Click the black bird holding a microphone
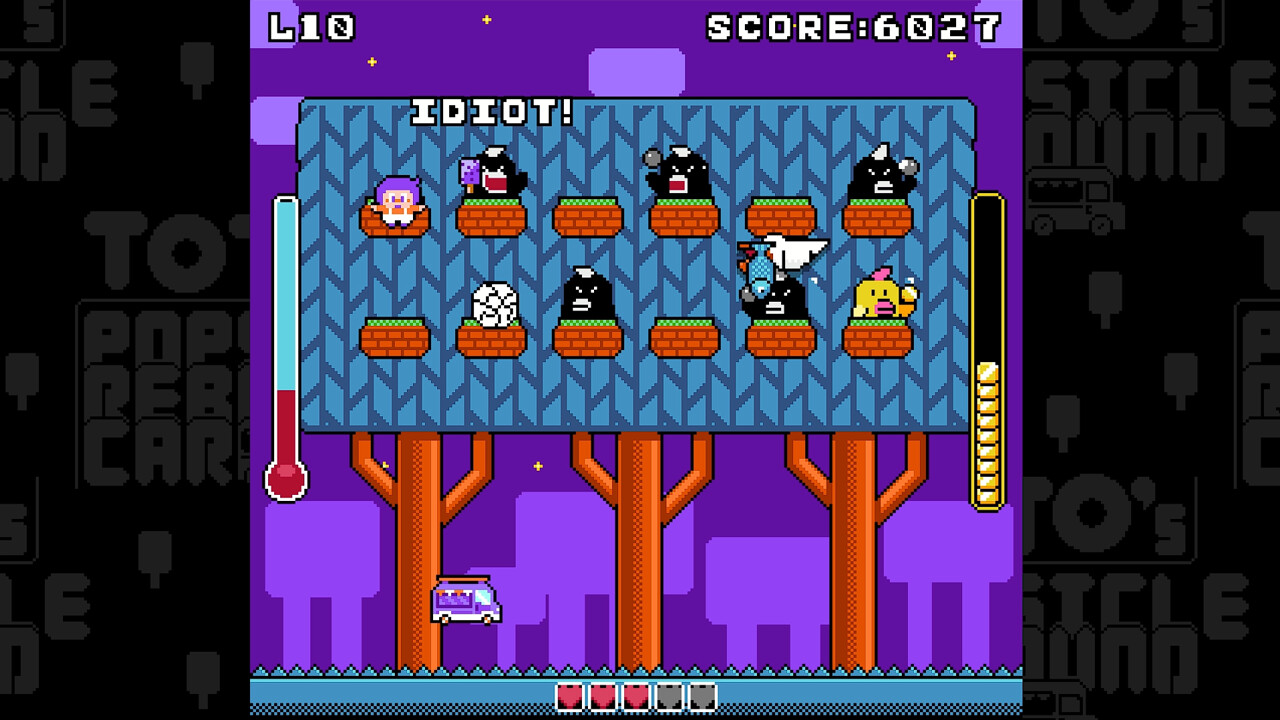 [x=675, y=175]
